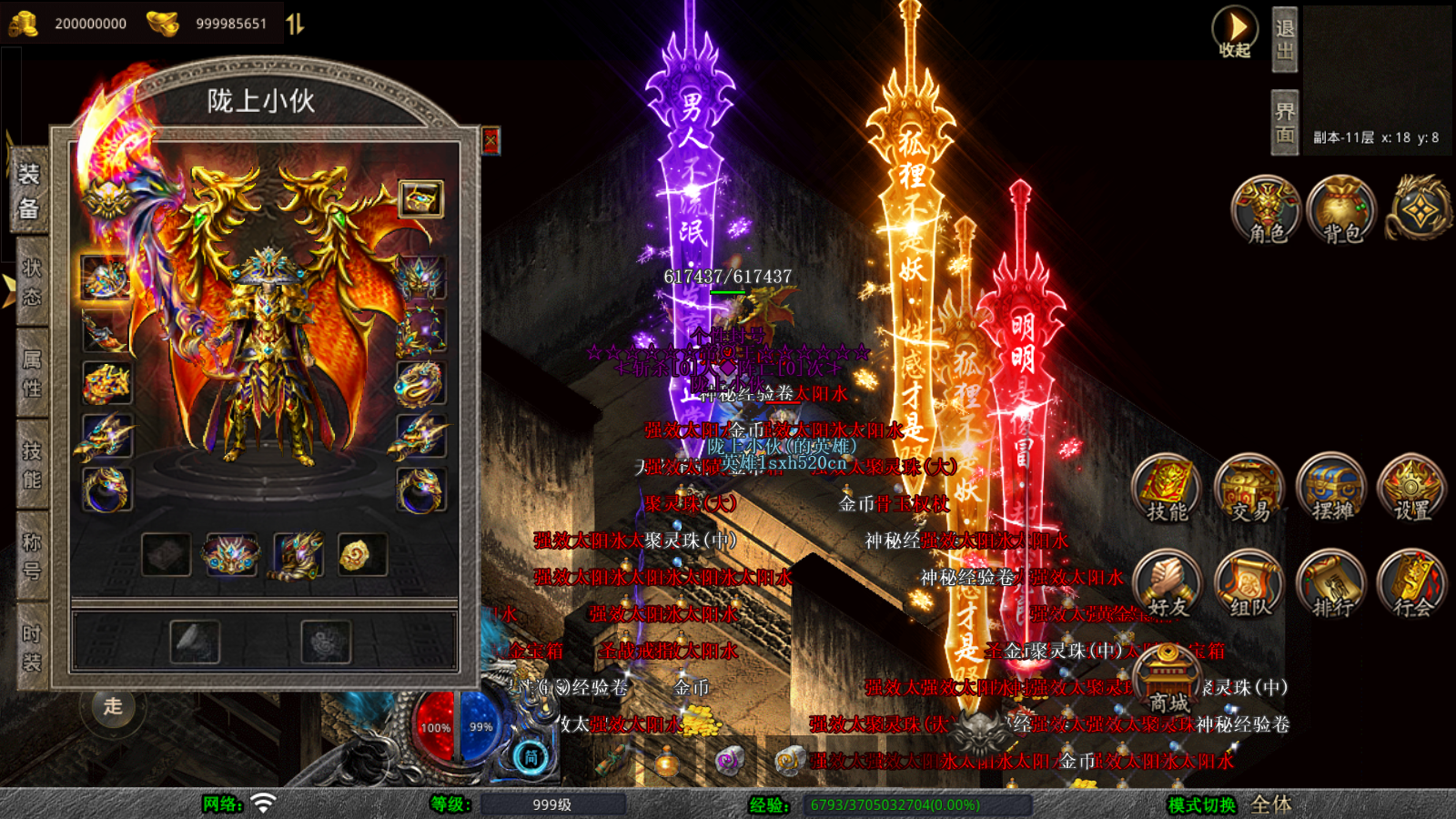Open the 交易 trade menu
Image resolution: width=1456 pixels, height=819 pixels.
1249,488
